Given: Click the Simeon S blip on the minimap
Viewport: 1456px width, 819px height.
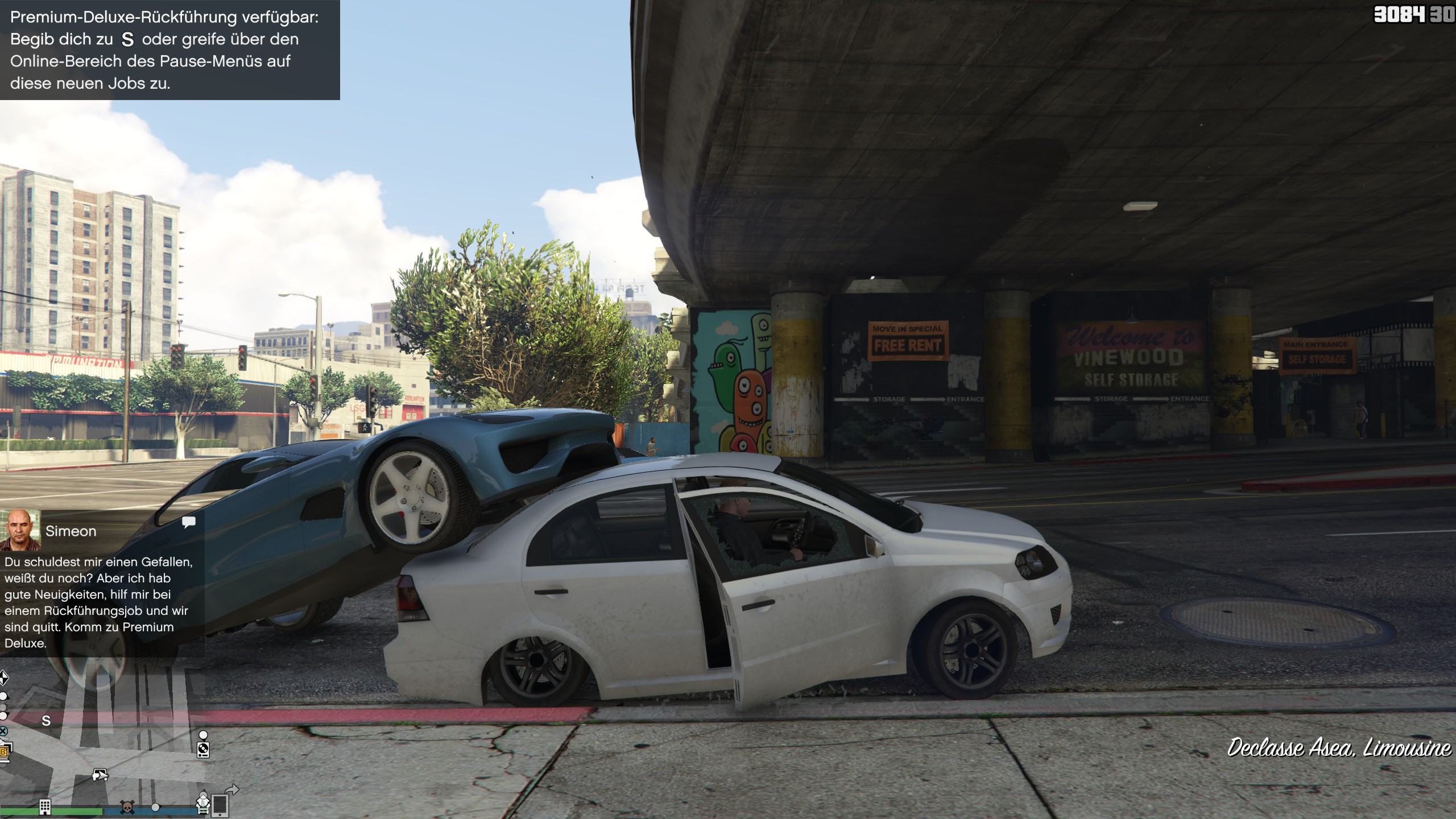Looking at the screenshot, I should tap(47, 721).
